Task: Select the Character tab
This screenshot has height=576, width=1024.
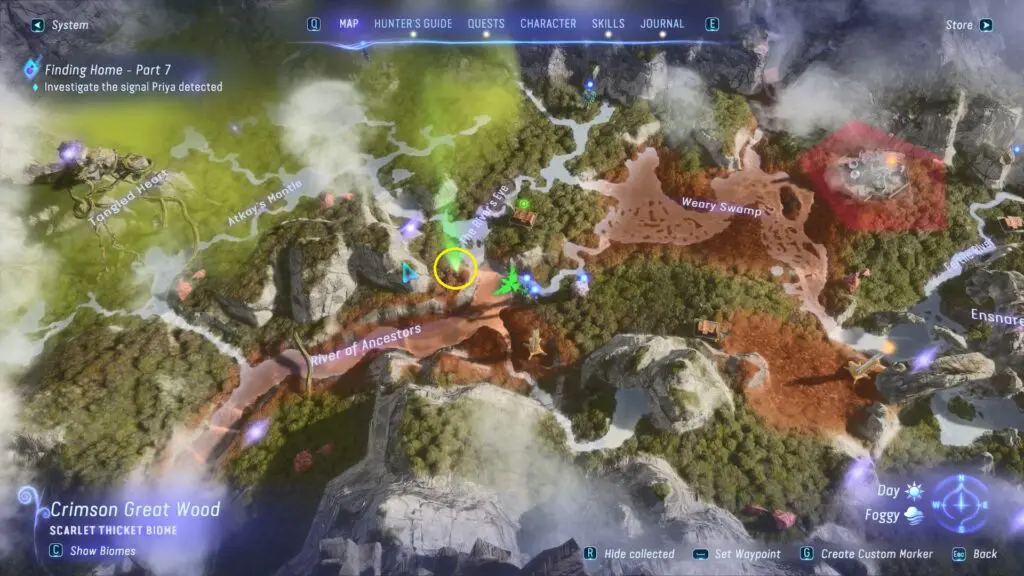Action: (x=548, y=24)
